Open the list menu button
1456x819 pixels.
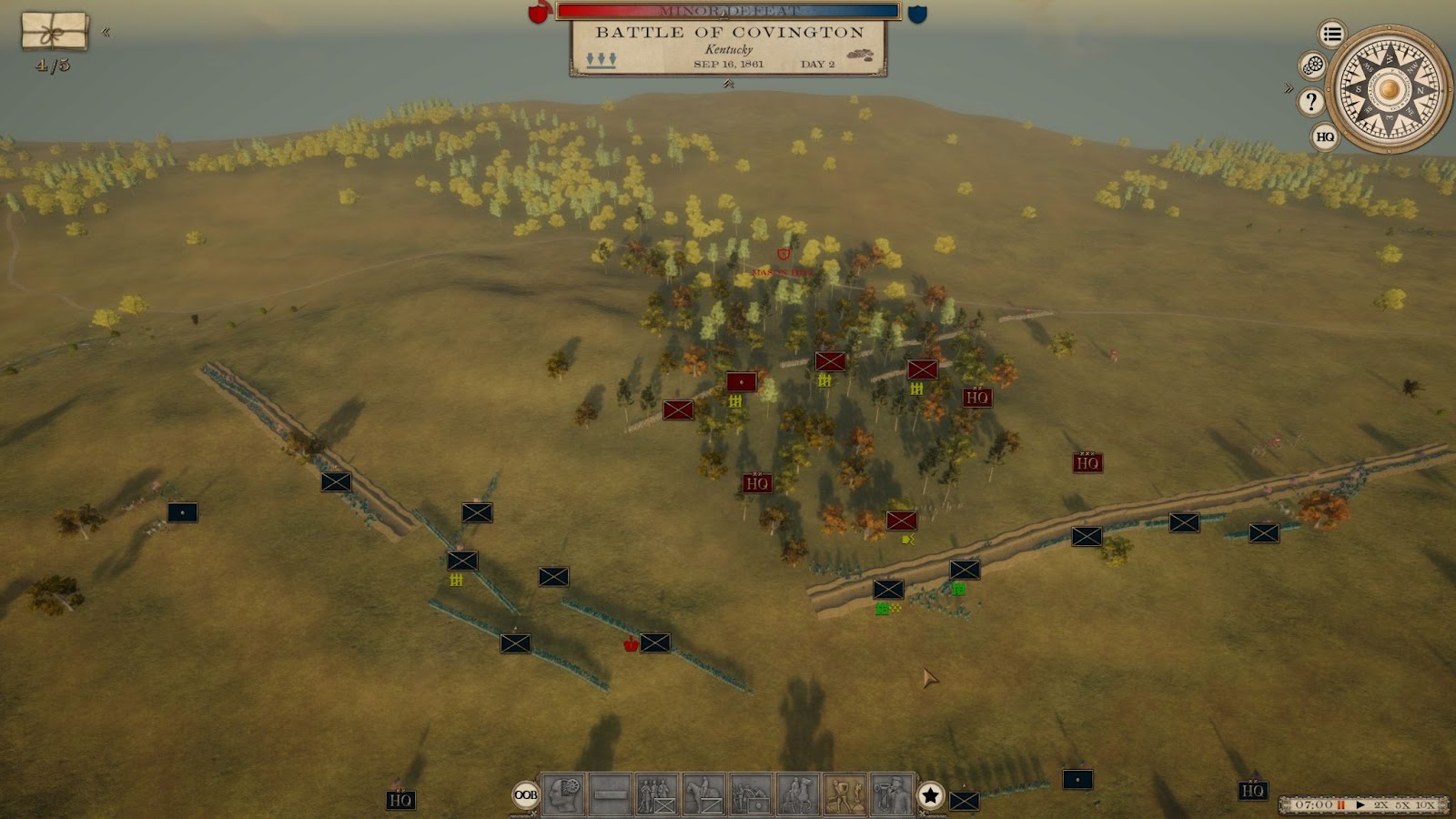(1332, 35)
